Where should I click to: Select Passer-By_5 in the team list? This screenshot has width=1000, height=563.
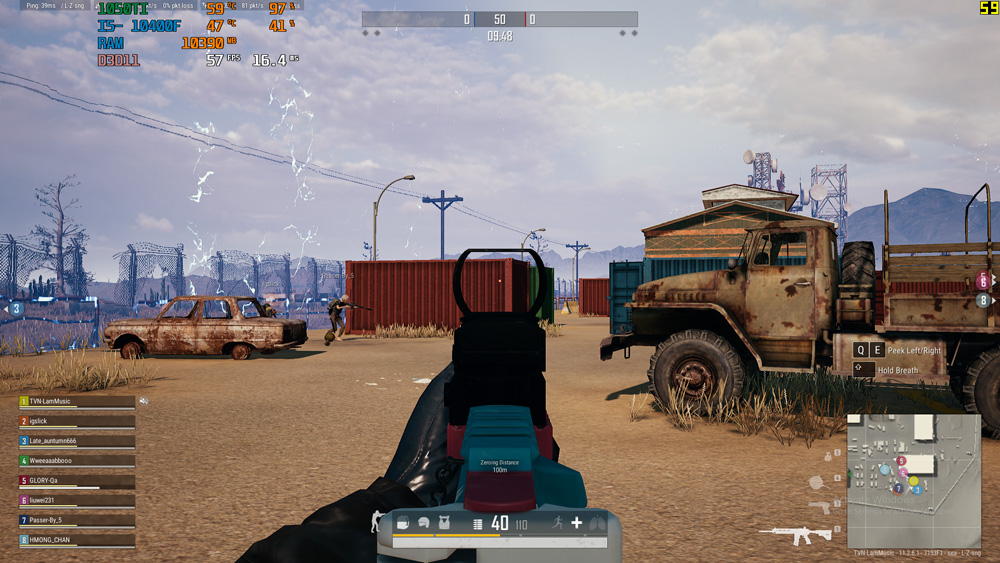pyautogui.click(x=76, y=521)
